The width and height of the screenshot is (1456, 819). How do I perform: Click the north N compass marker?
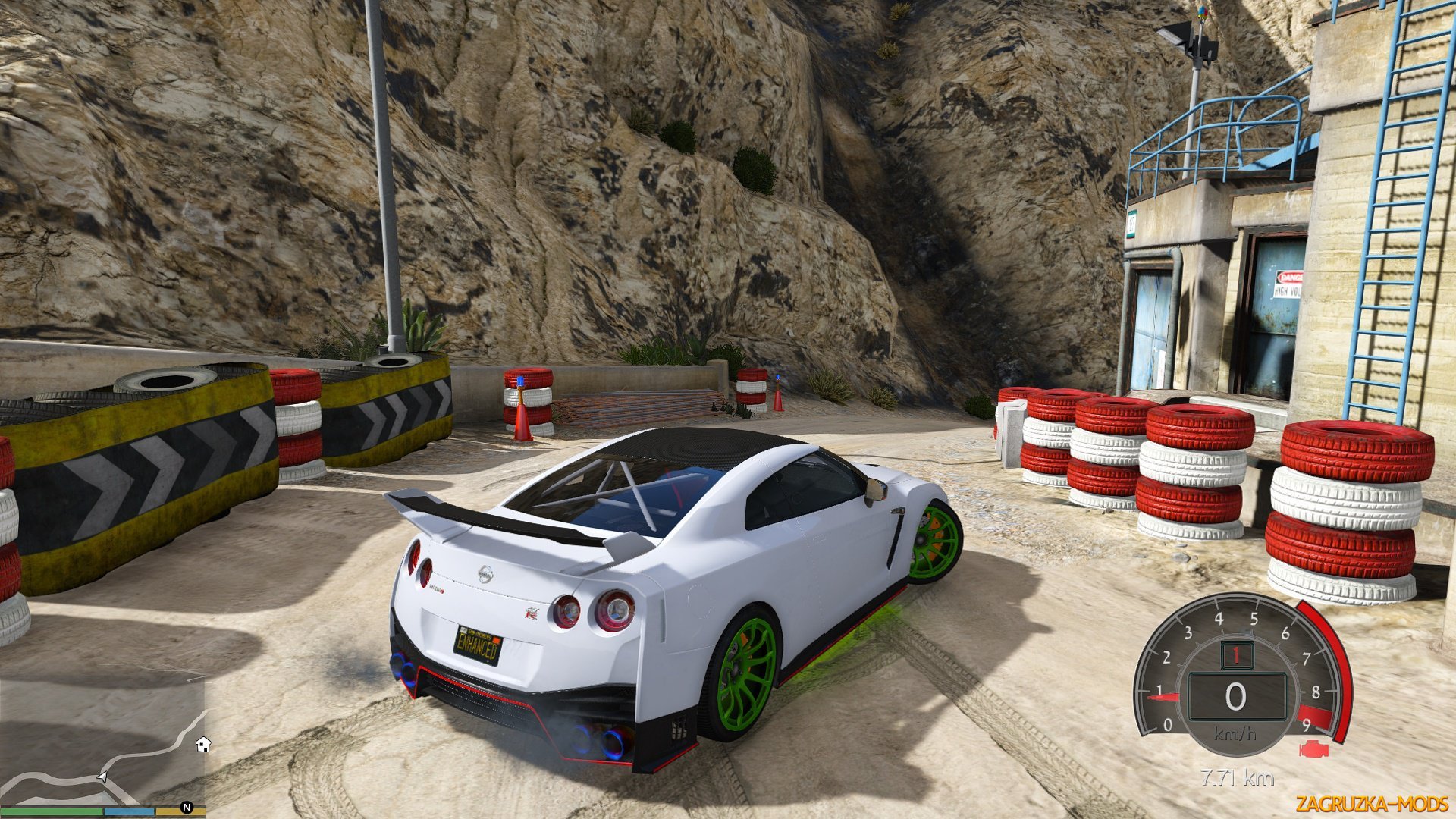click(187, 808)
